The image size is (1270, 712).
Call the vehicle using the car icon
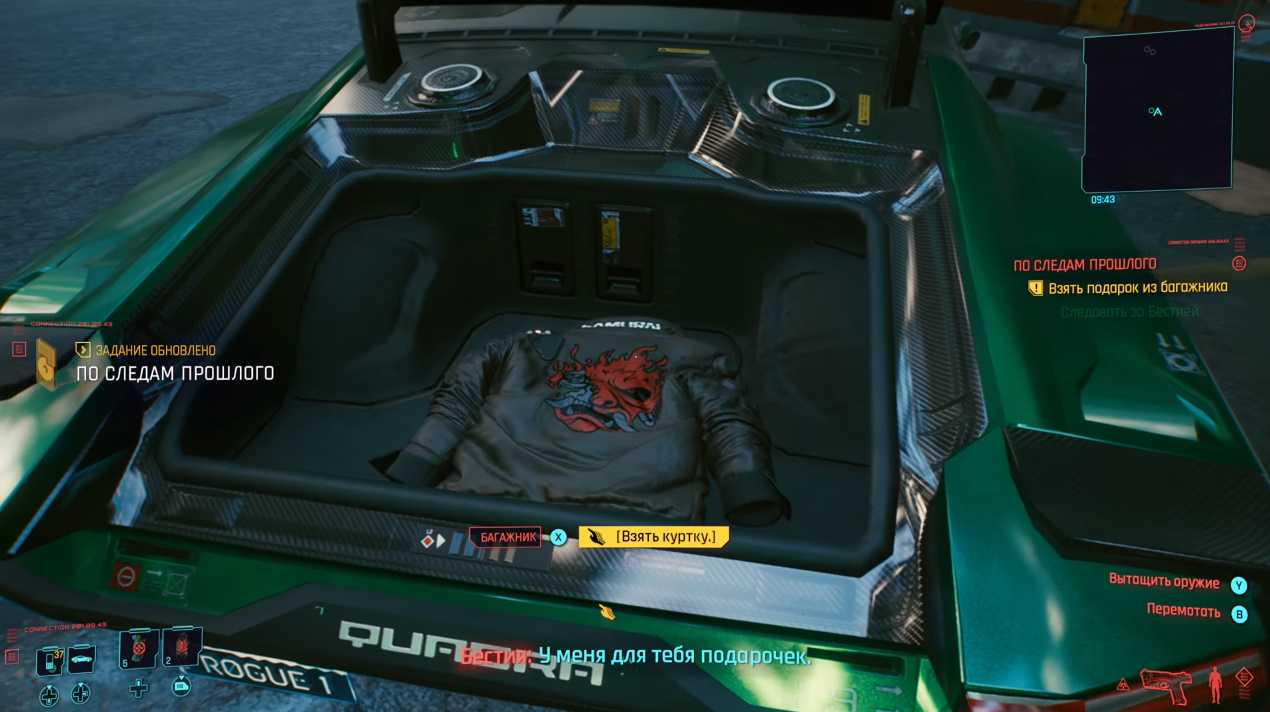[80, 660]
